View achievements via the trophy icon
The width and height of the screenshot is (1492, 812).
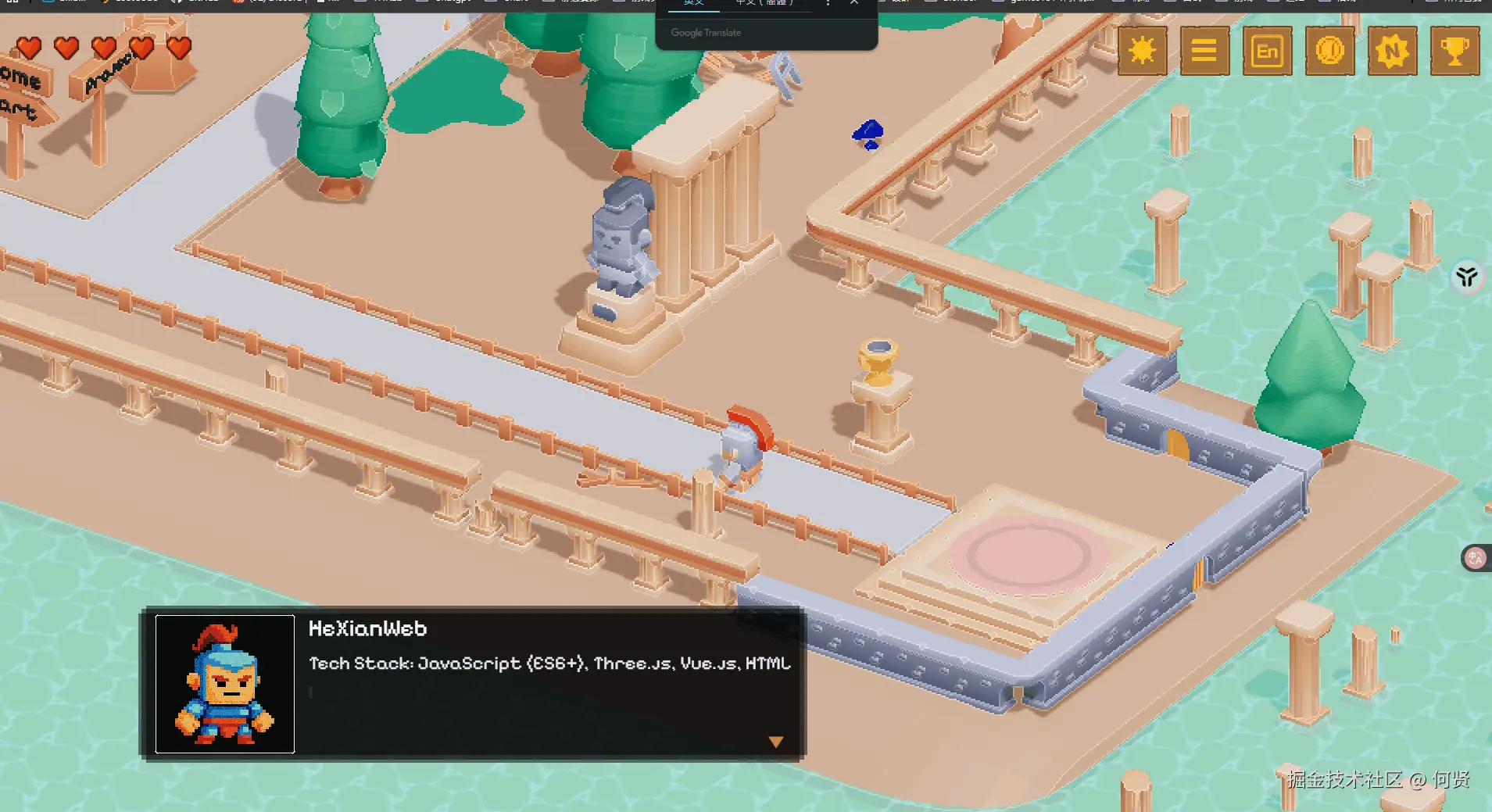click(x=1454, y=52)
